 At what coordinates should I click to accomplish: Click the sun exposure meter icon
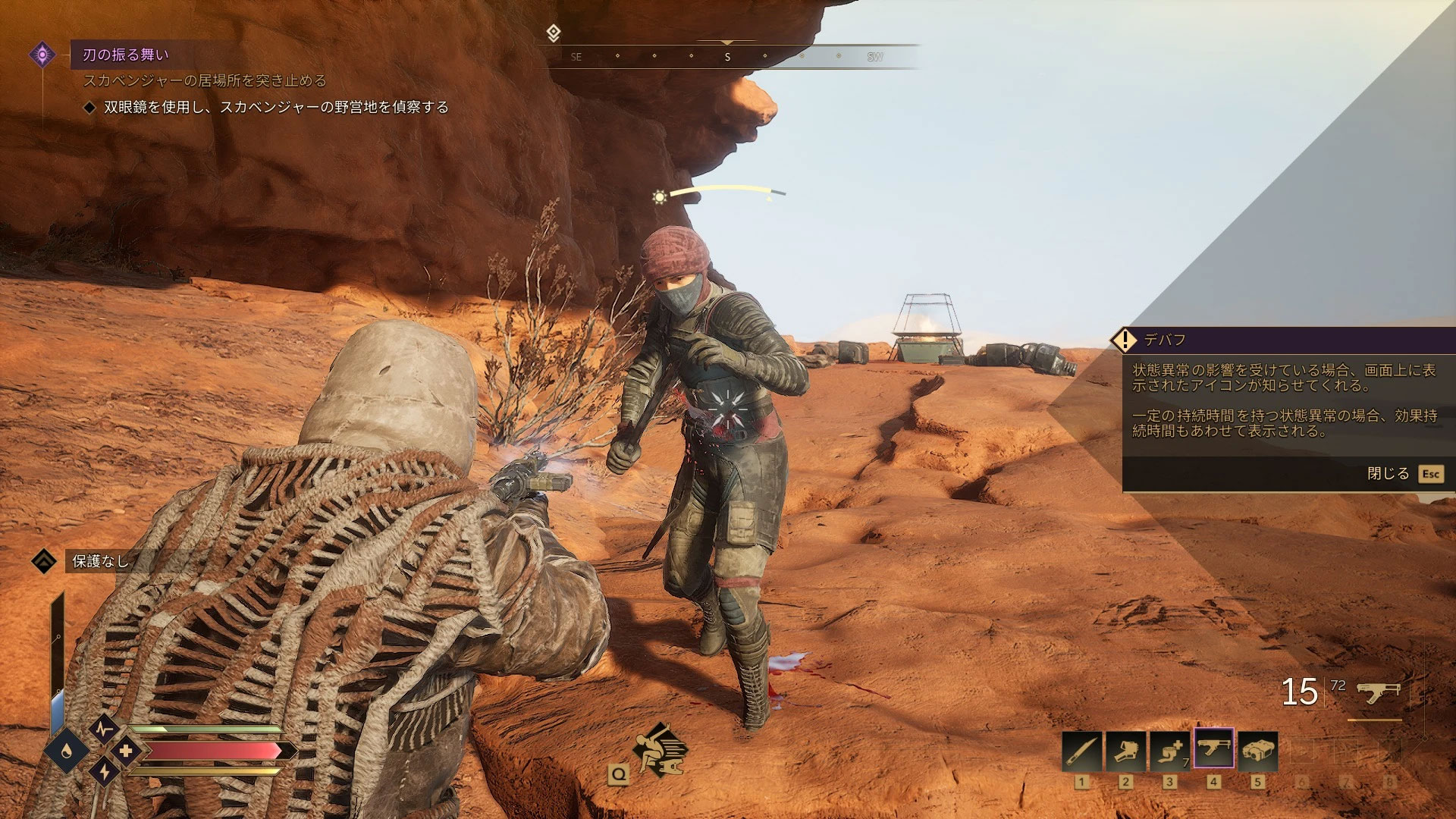660,197
